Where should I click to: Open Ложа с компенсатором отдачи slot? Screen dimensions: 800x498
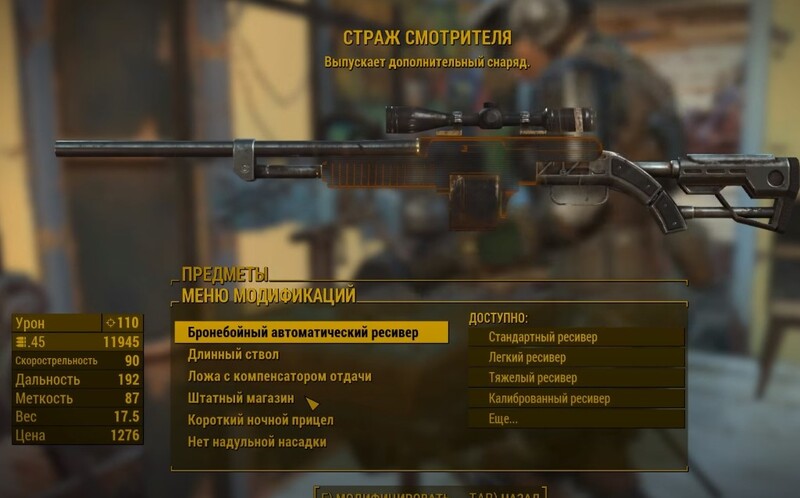click(x=280, y=377)
